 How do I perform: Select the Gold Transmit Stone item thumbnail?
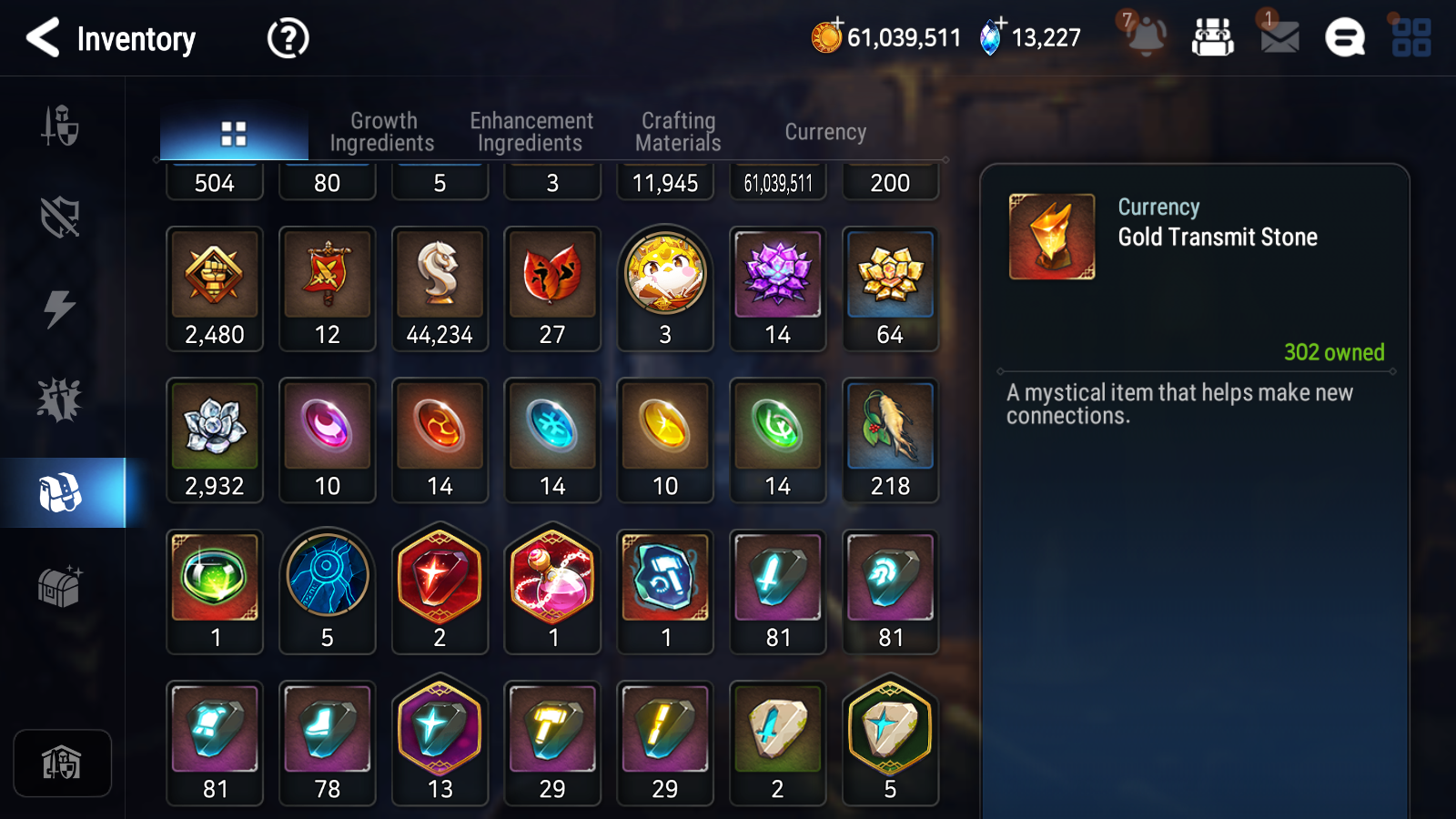click(x=1052, y=235)
